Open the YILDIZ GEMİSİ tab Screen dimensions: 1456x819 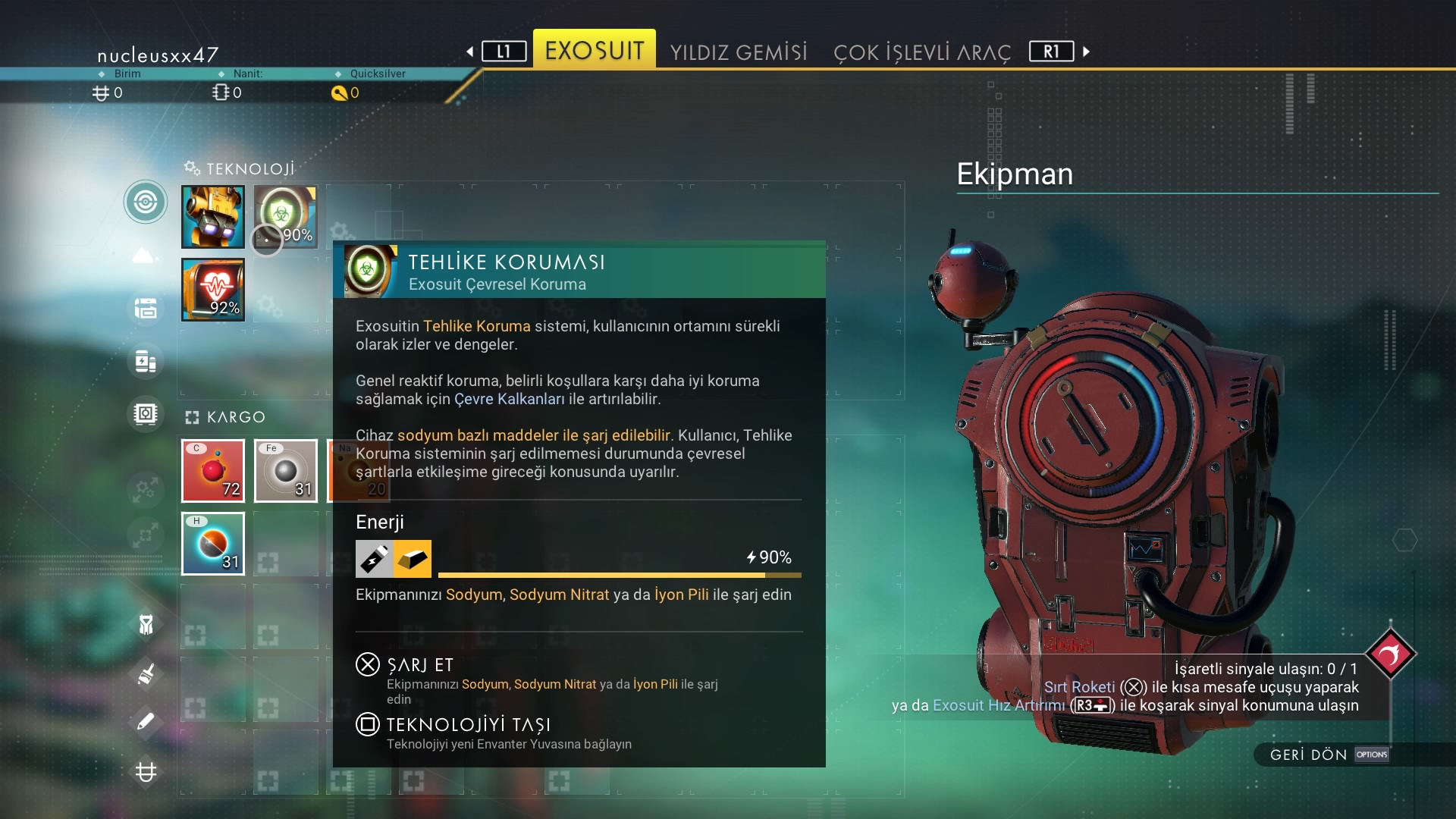point(739,52)
